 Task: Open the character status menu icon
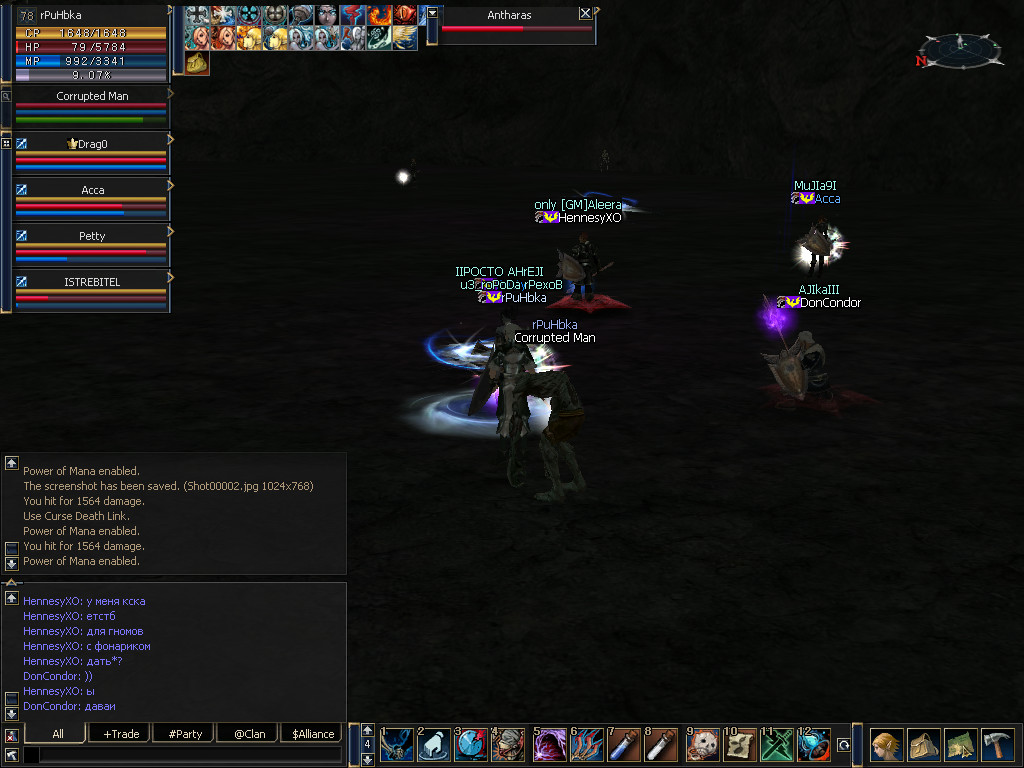[x=886, y=745]
